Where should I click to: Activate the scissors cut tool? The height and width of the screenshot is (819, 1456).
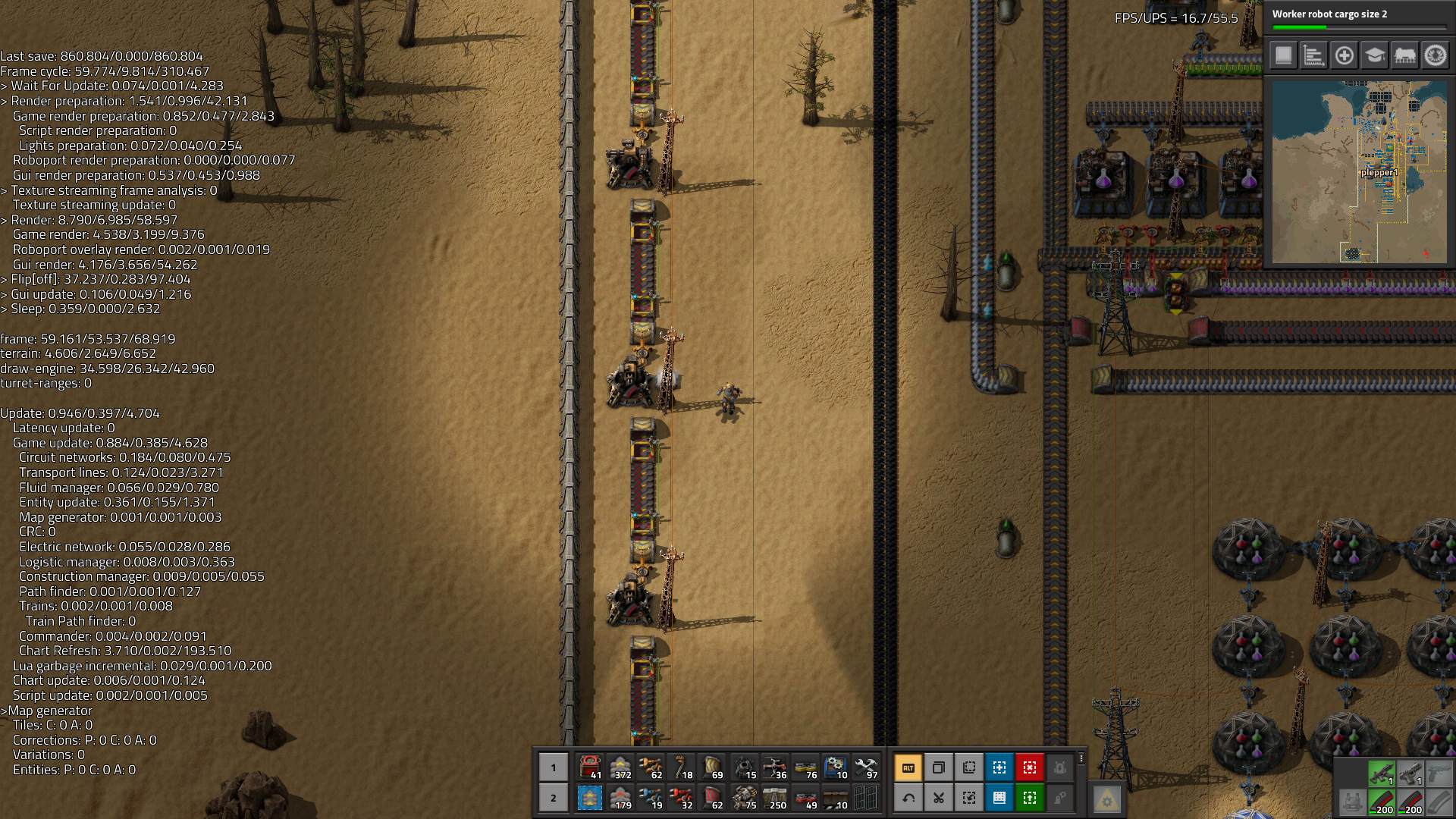[x=939, y=798]
